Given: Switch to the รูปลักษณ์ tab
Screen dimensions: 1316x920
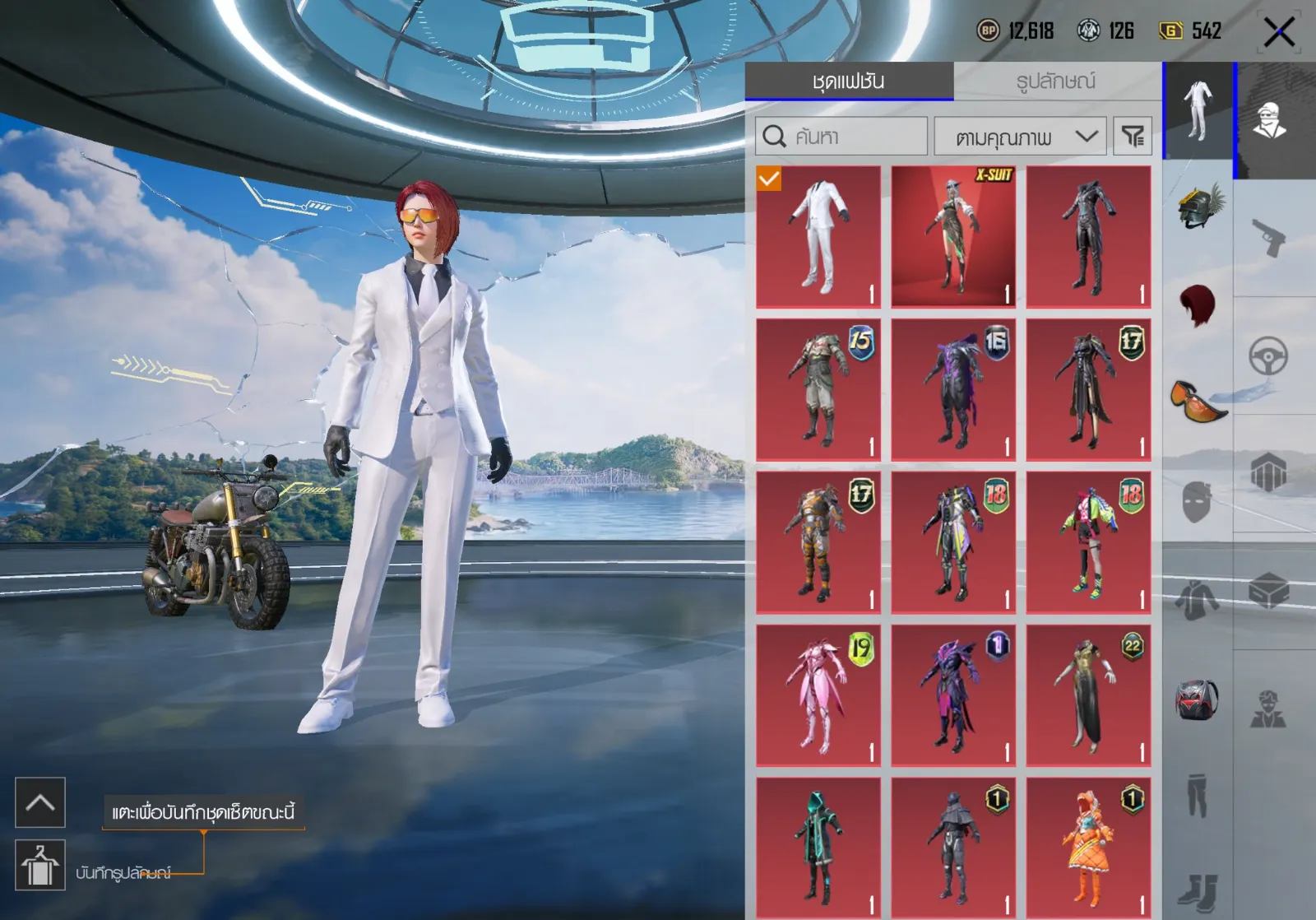Looking at the screenshot, I should (1056, 81).
